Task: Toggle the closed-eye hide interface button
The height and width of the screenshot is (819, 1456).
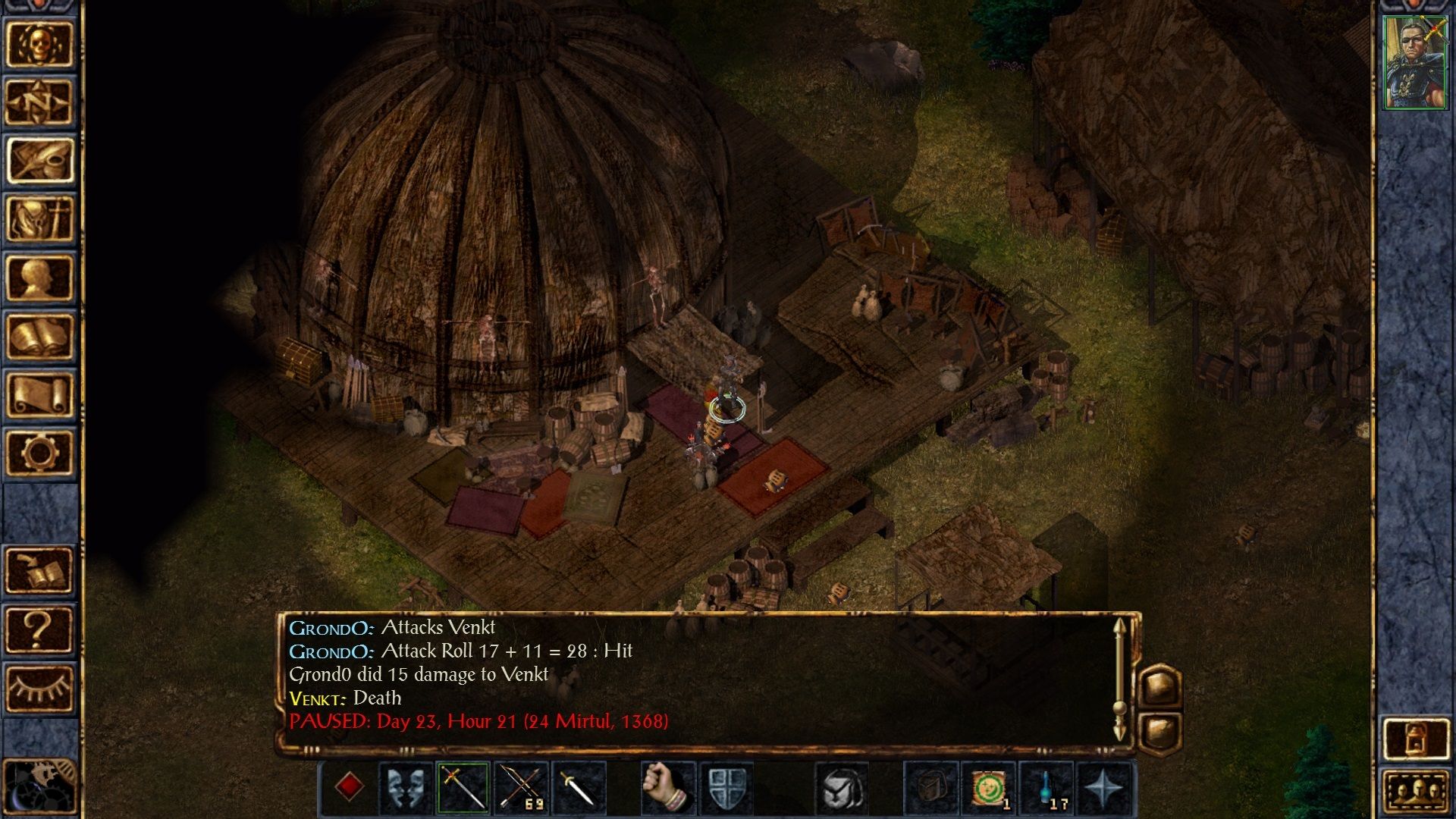Action: coord(39,688)
